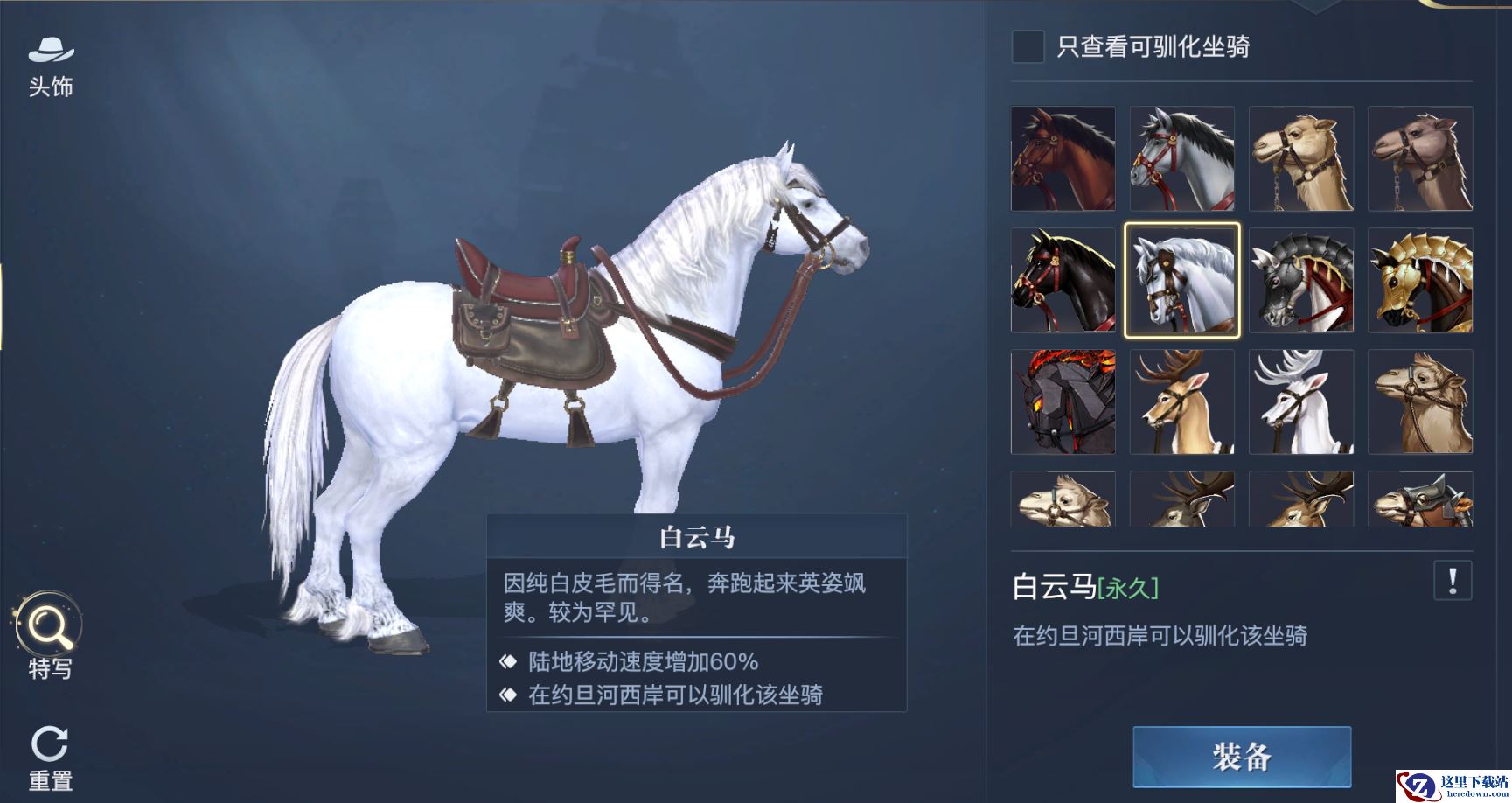Select the highlighted white horse thumbnail
The height and width of the screenshot is (803, 1512).
[x=1182, y=280]
